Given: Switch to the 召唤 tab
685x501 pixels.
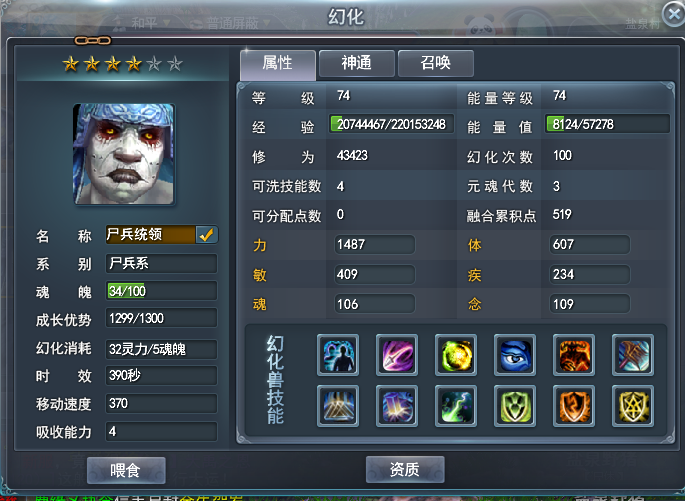Looking at the screenshot, I should click(435, 63).
